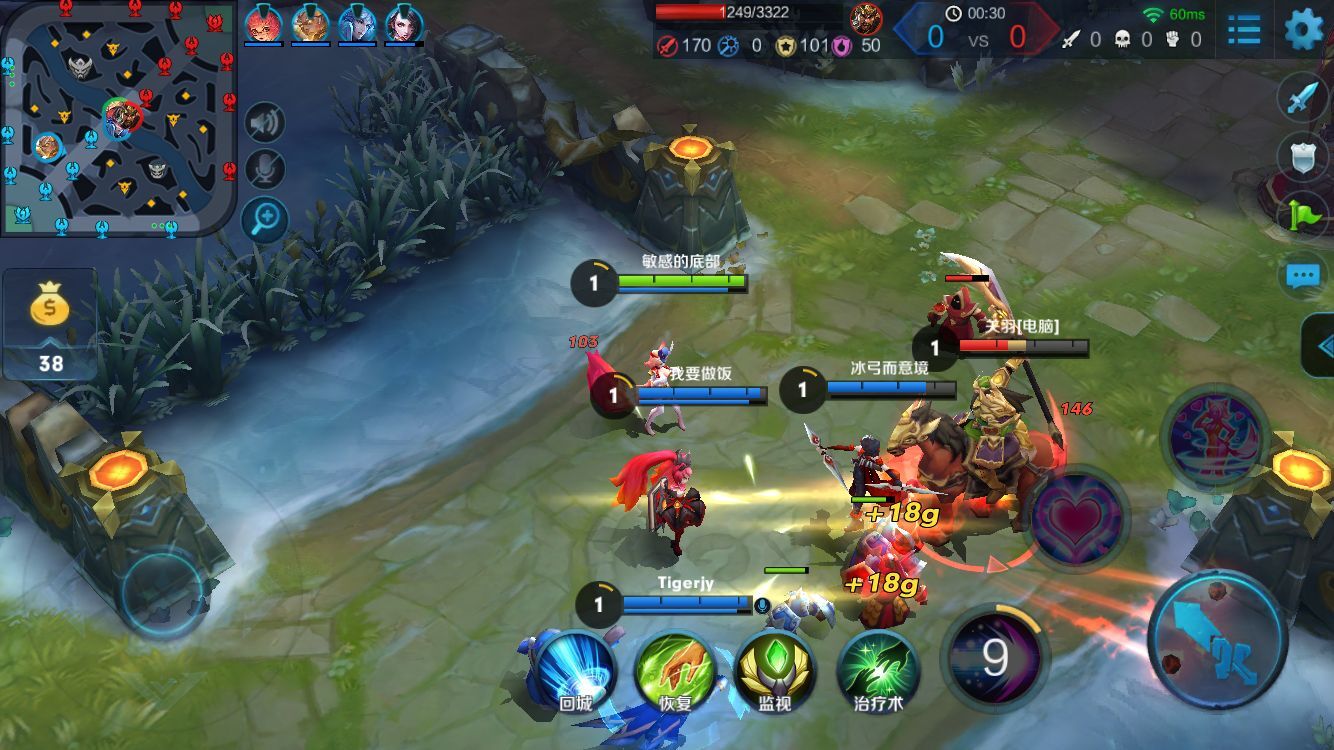Use the 恢复 restore ability

point(675,670)
